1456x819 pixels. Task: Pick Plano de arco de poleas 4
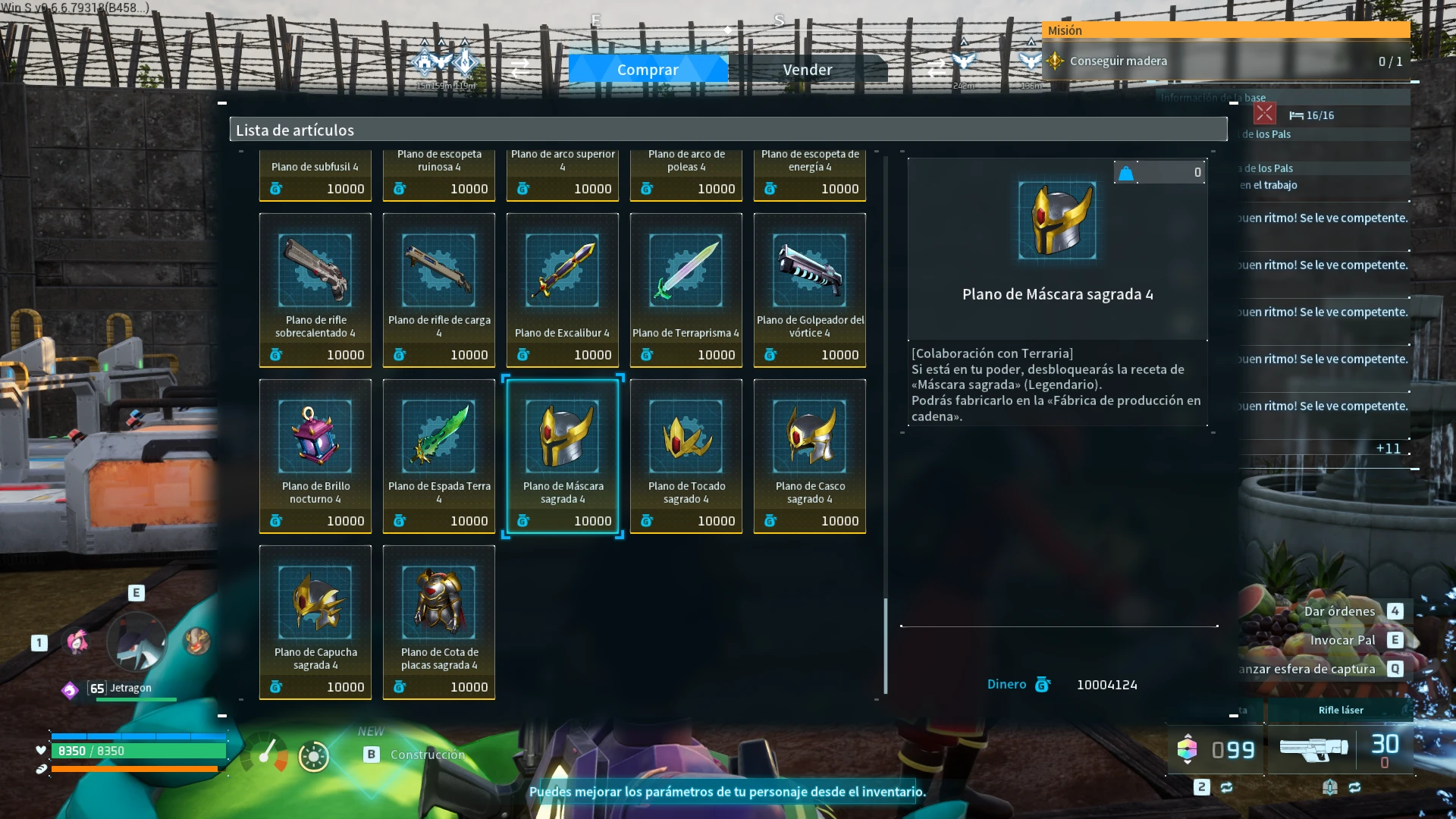[x=686, y=176]
